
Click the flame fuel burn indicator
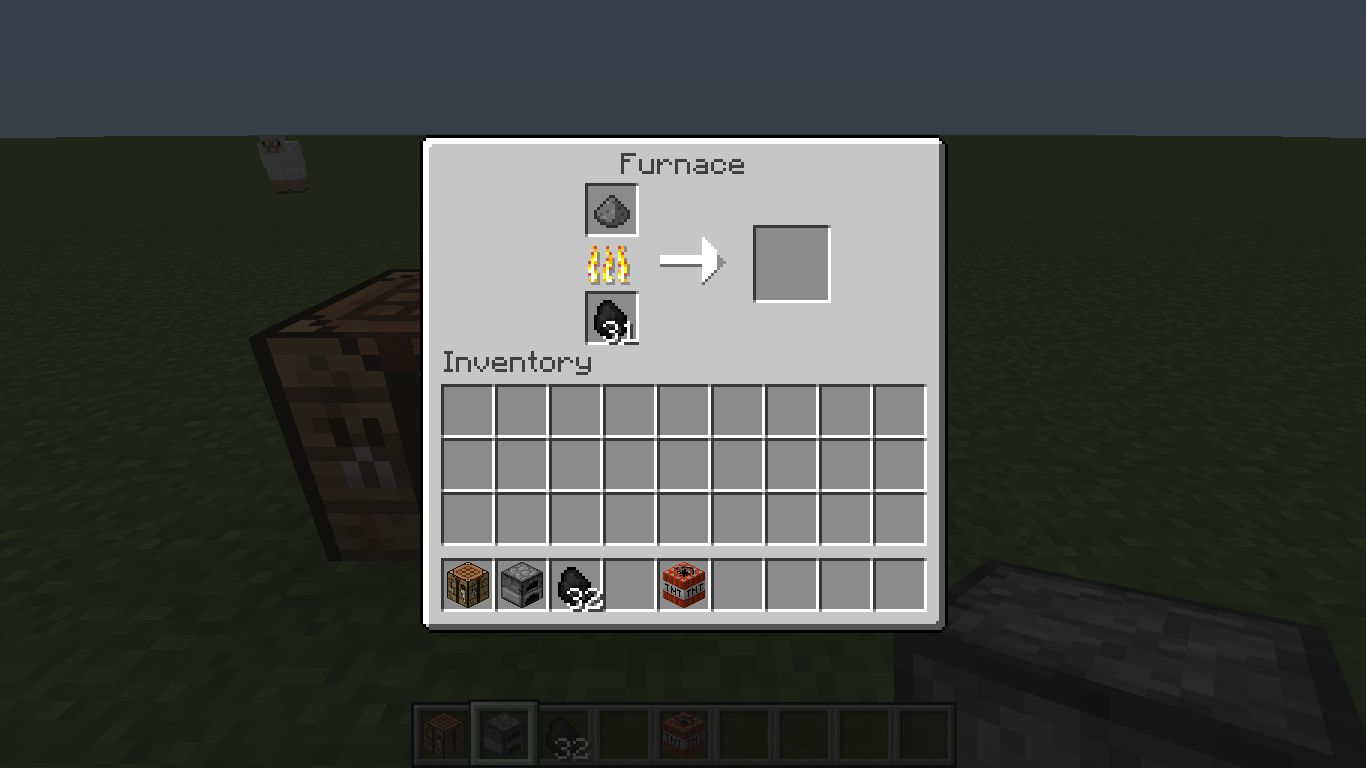611,263
